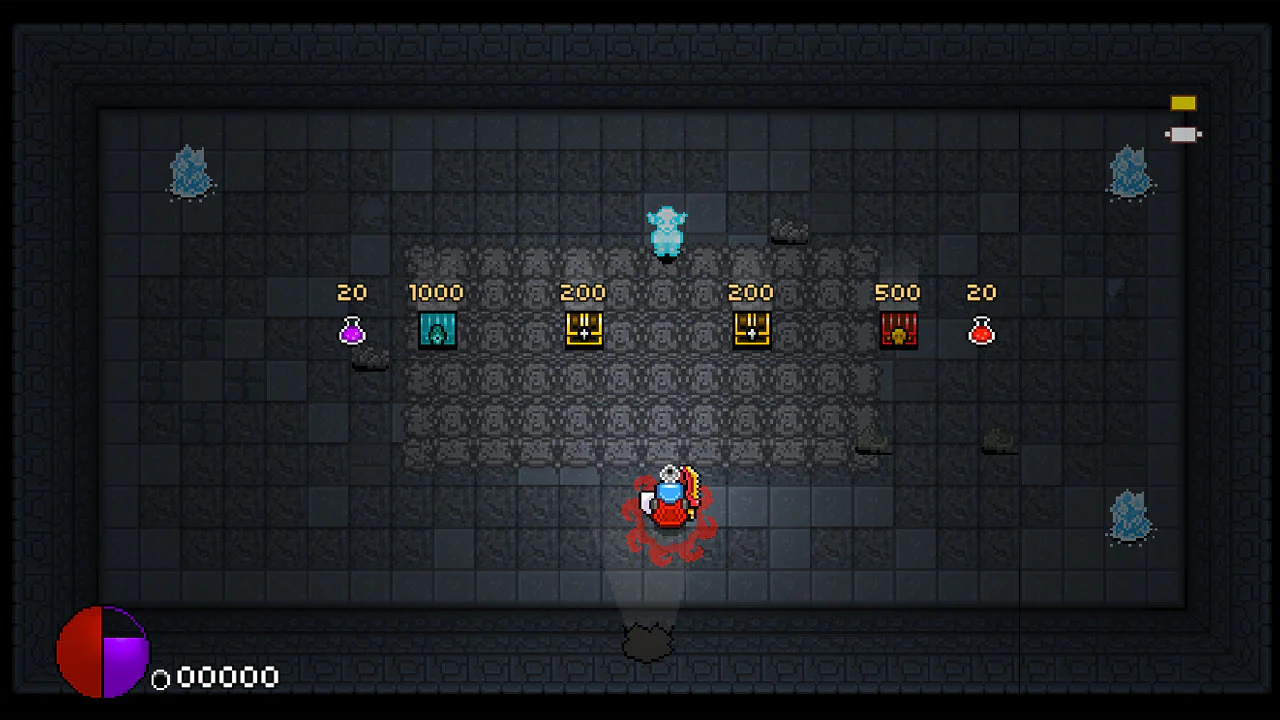Click the rubble pile near the shopkeeper

click(790, 232)
